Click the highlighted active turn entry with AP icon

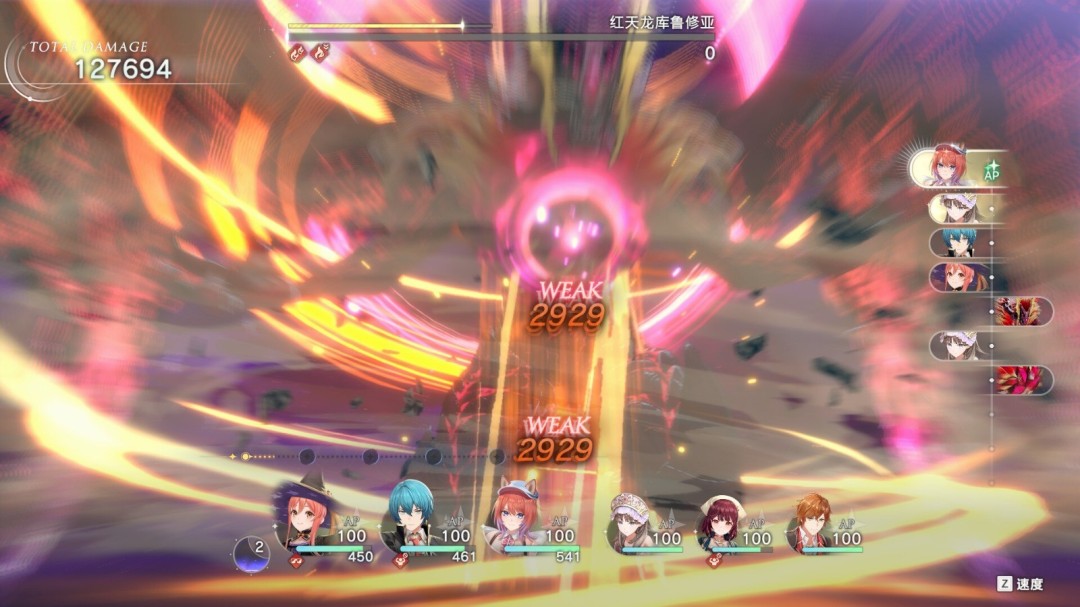(958, 167)
